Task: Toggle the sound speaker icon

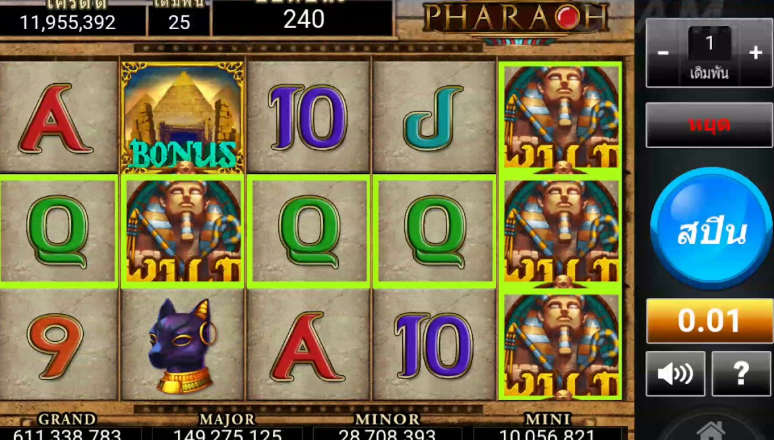Action: (674, 373)
